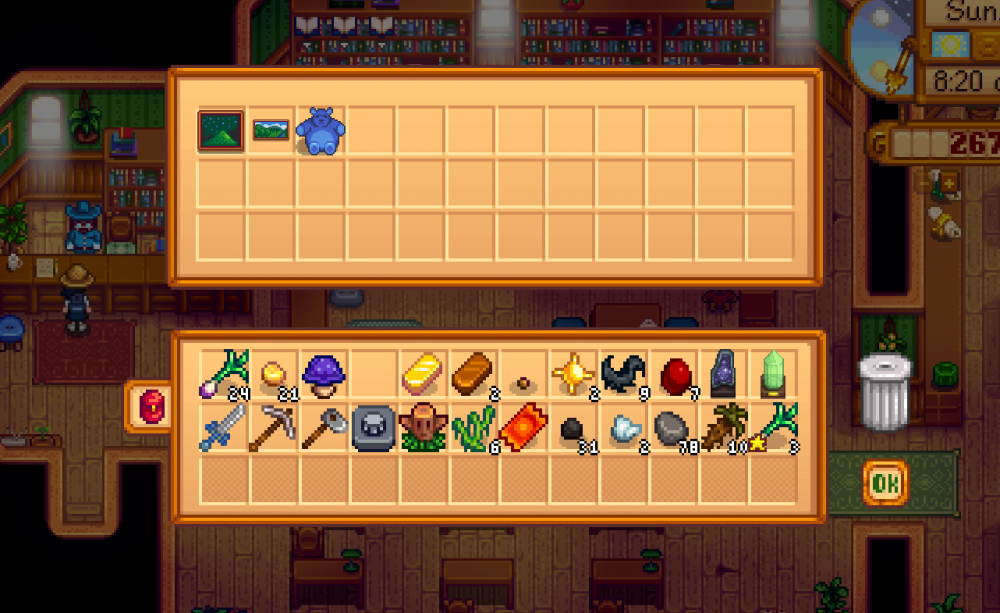Collect the small green valley landscape painting

point(271,131)
